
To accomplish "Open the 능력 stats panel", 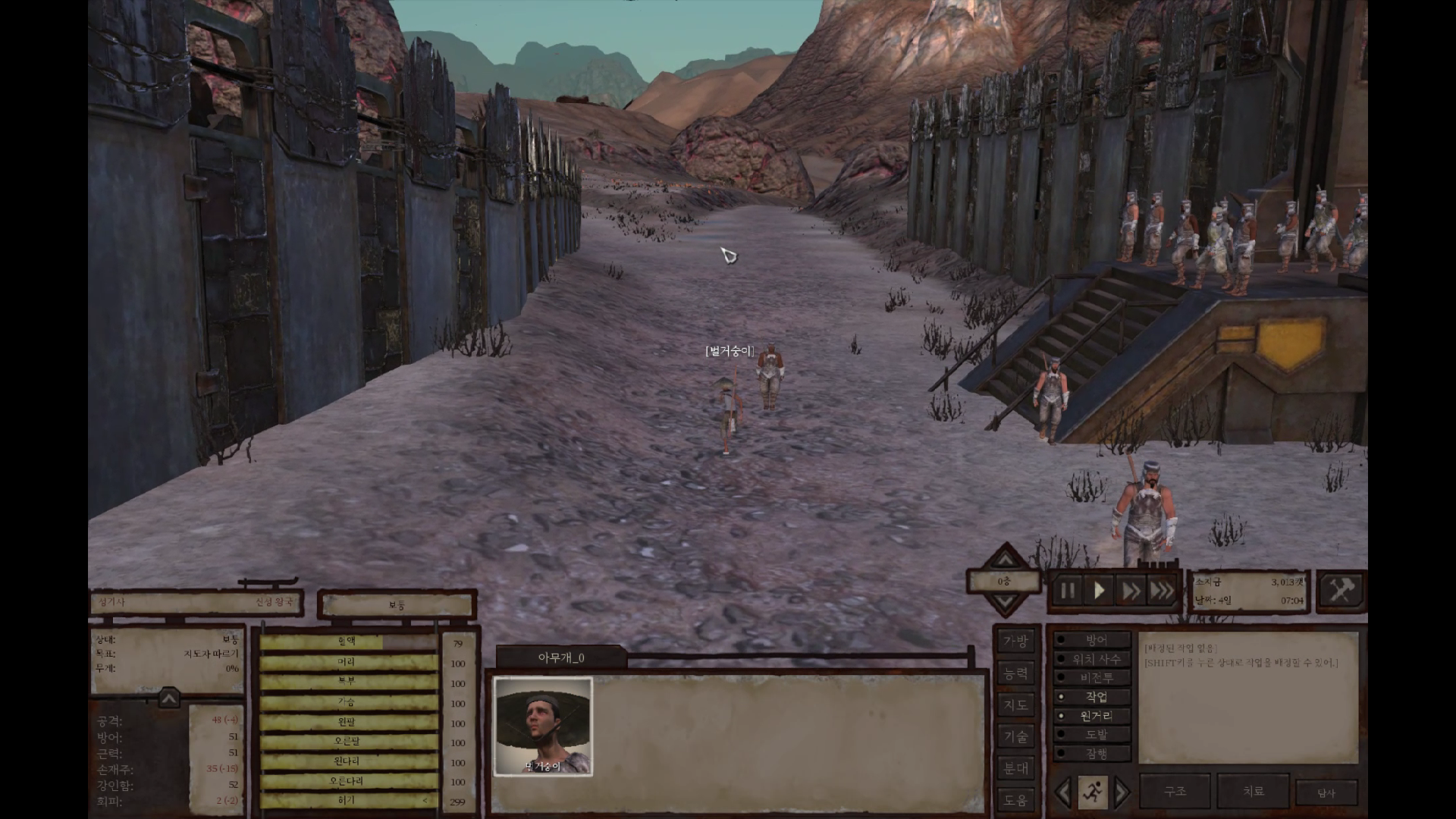I will coord(1015,673).
